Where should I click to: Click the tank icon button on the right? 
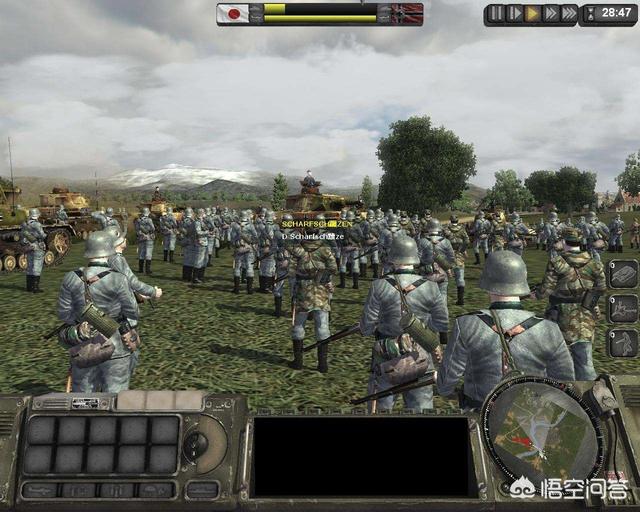point(623,274)
